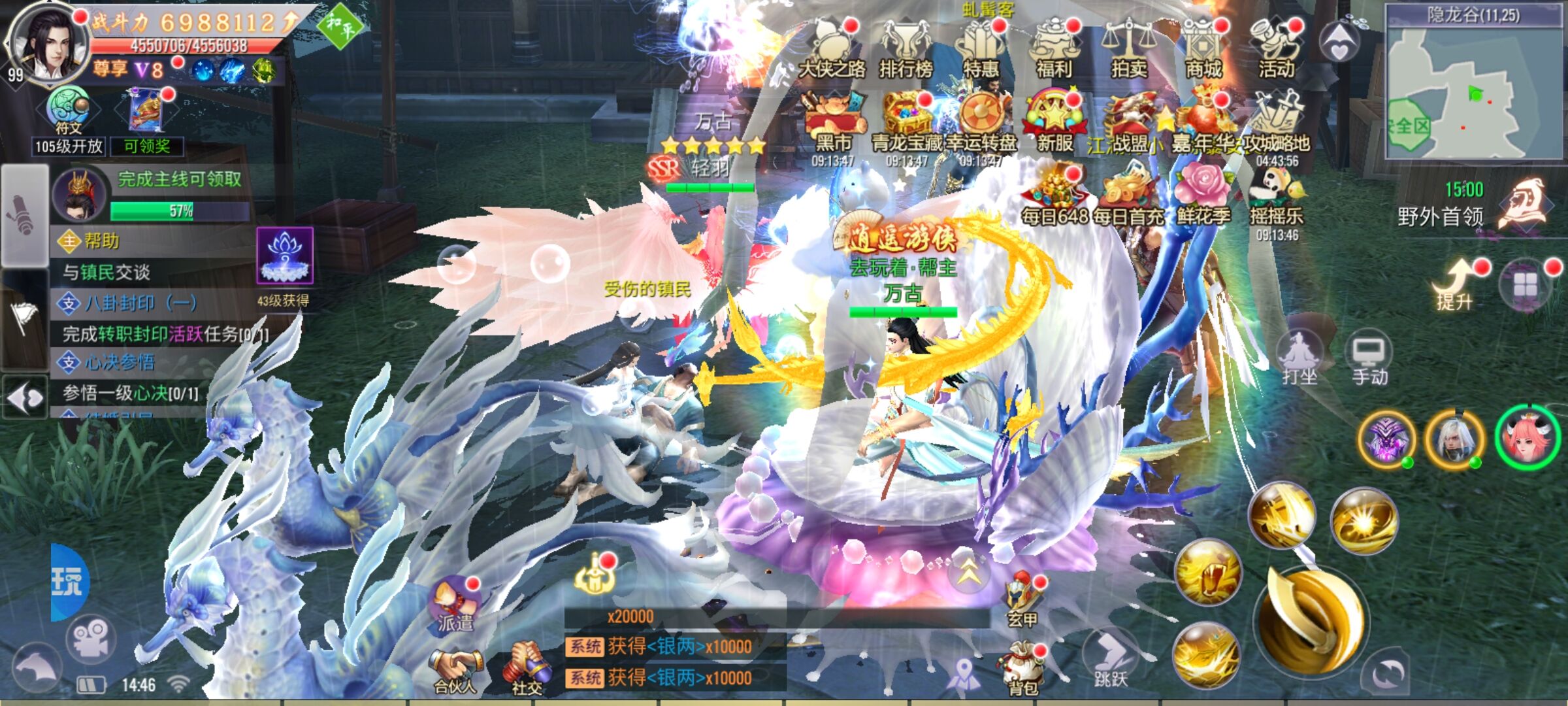Open the 合伙人 partner menu
The width and height of the screenshot is (1568, 706).
455,670
